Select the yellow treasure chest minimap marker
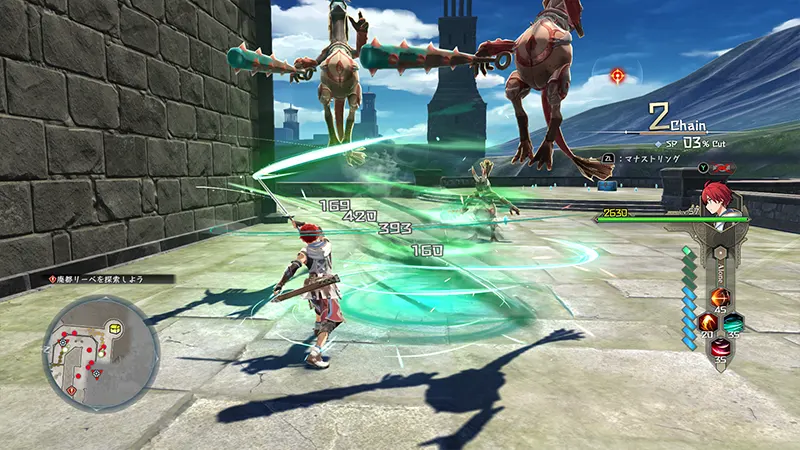This screenshot has width=800, height=450. point(115,327)
